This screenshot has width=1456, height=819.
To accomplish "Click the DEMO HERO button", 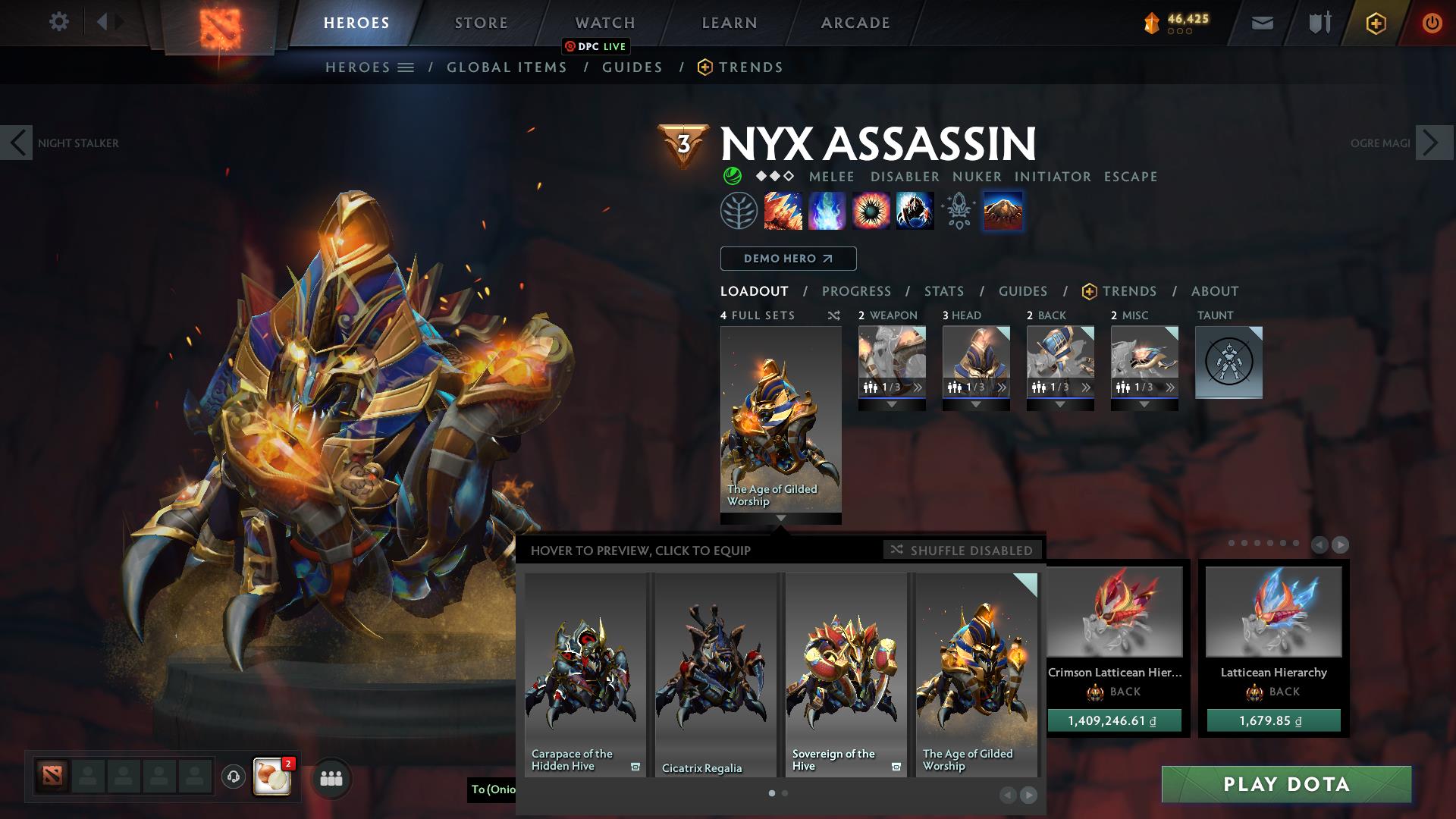I will (787, 258).
